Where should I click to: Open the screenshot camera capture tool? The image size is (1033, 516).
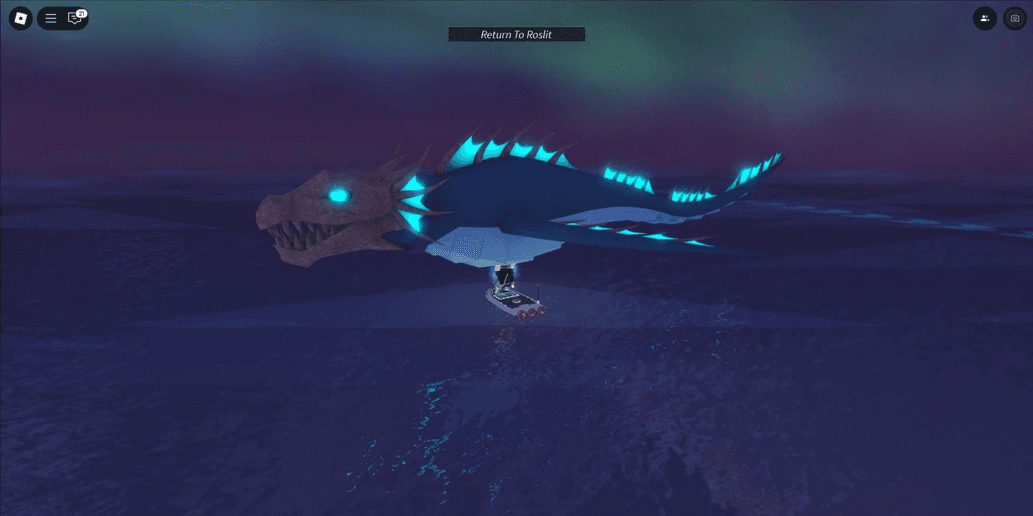pos(1015,18)
